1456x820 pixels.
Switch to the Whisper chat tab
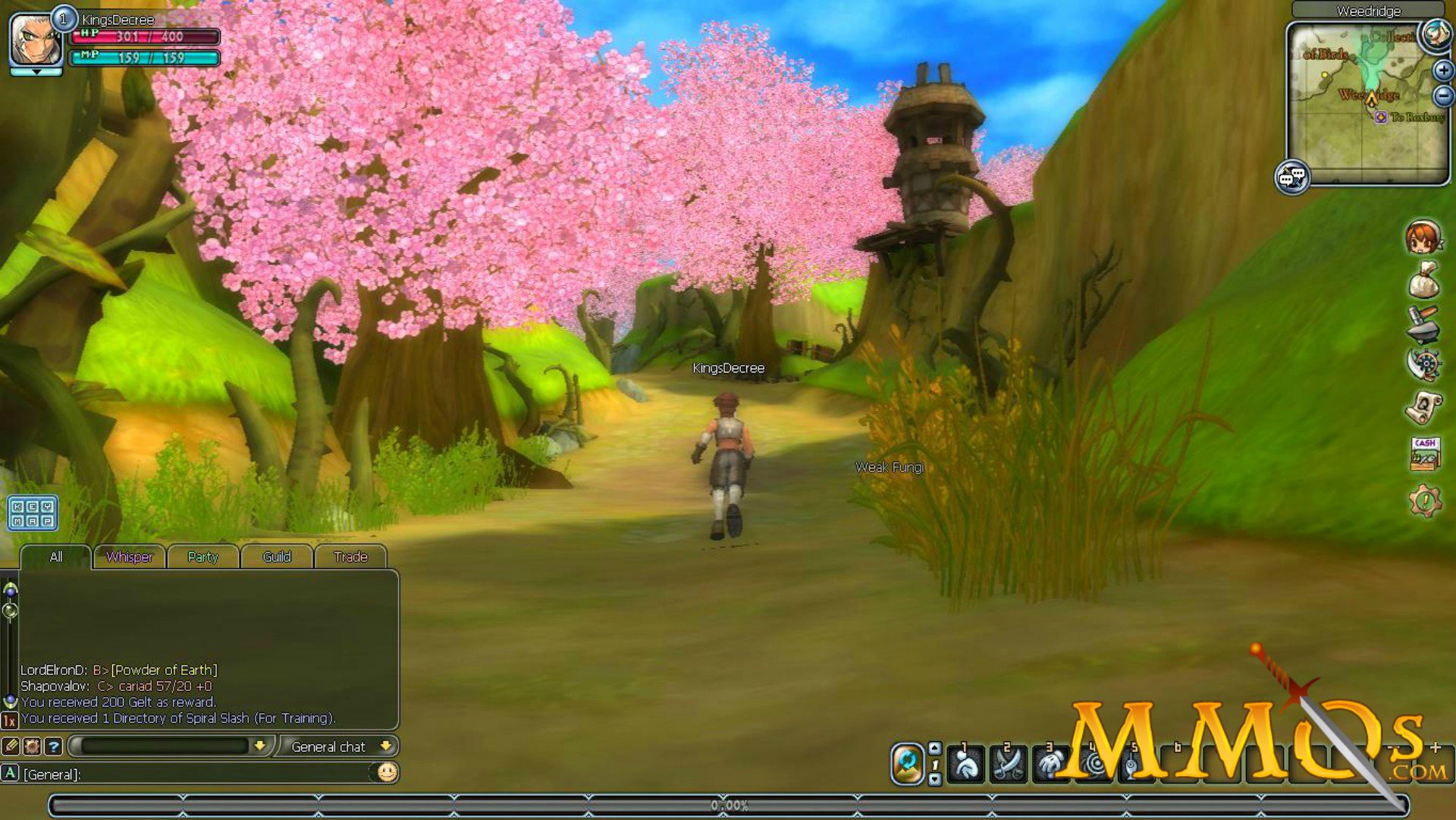(129, 557)
